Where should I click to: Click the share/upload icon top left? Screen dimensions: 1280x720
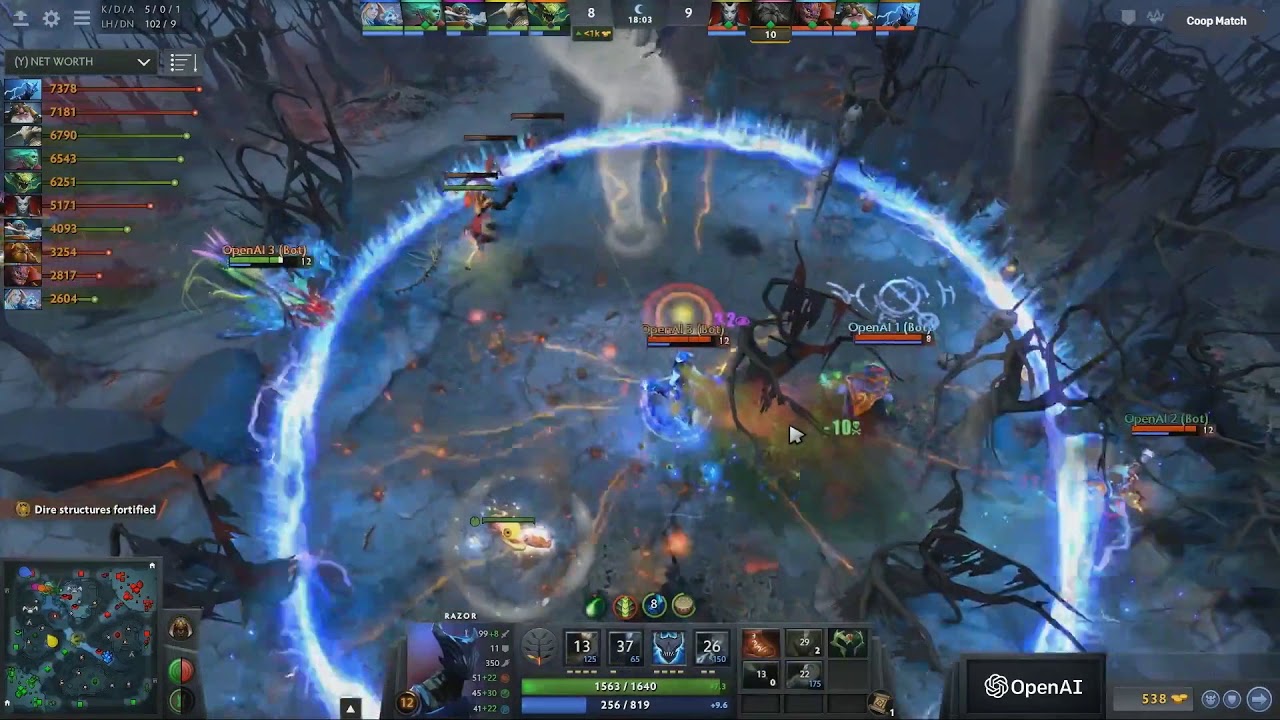click(20, 18)
